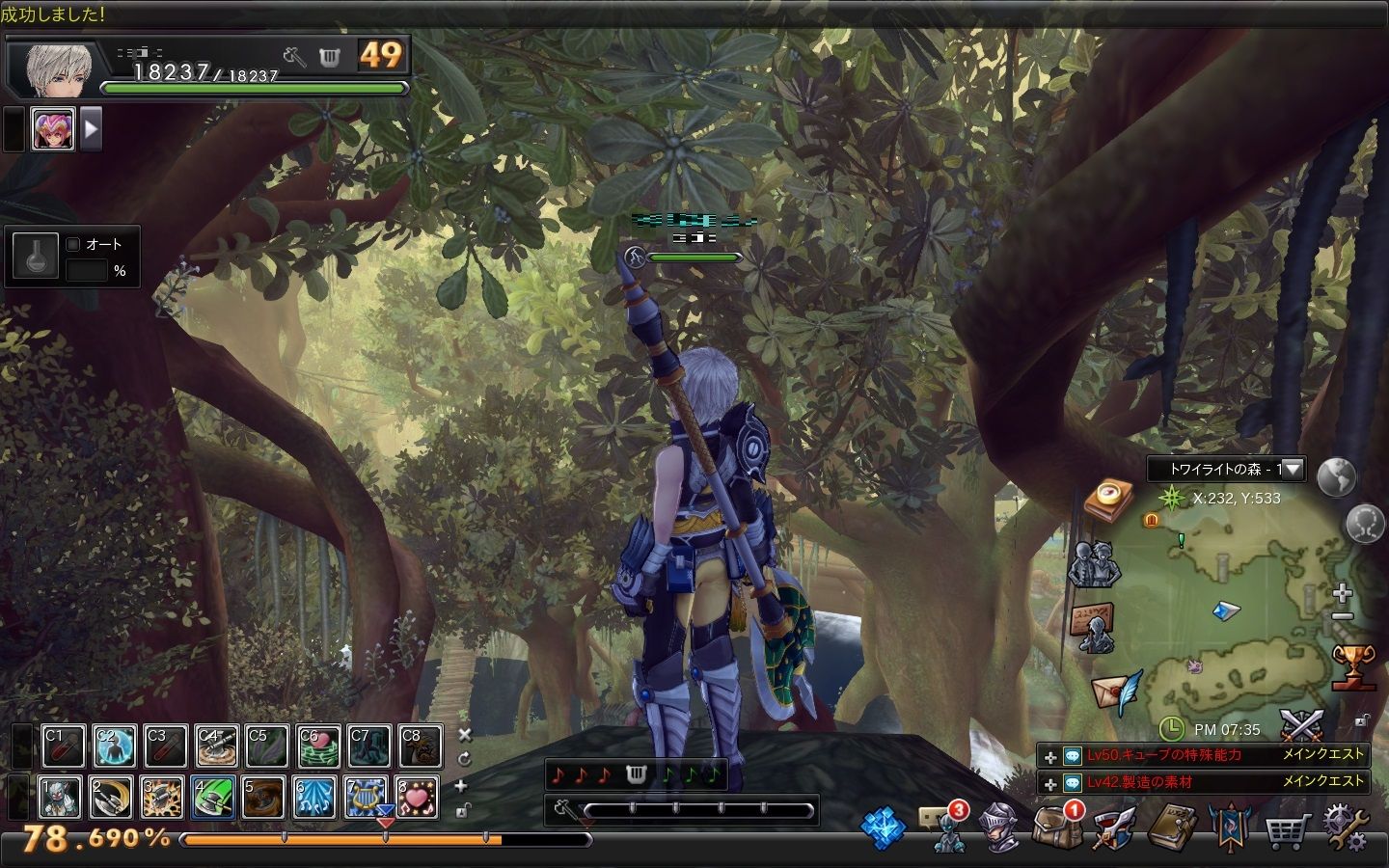Open the Lv50 キューブの特殊能力 quest
The height and width of the screenshot is (868, 1389).
1164,755
